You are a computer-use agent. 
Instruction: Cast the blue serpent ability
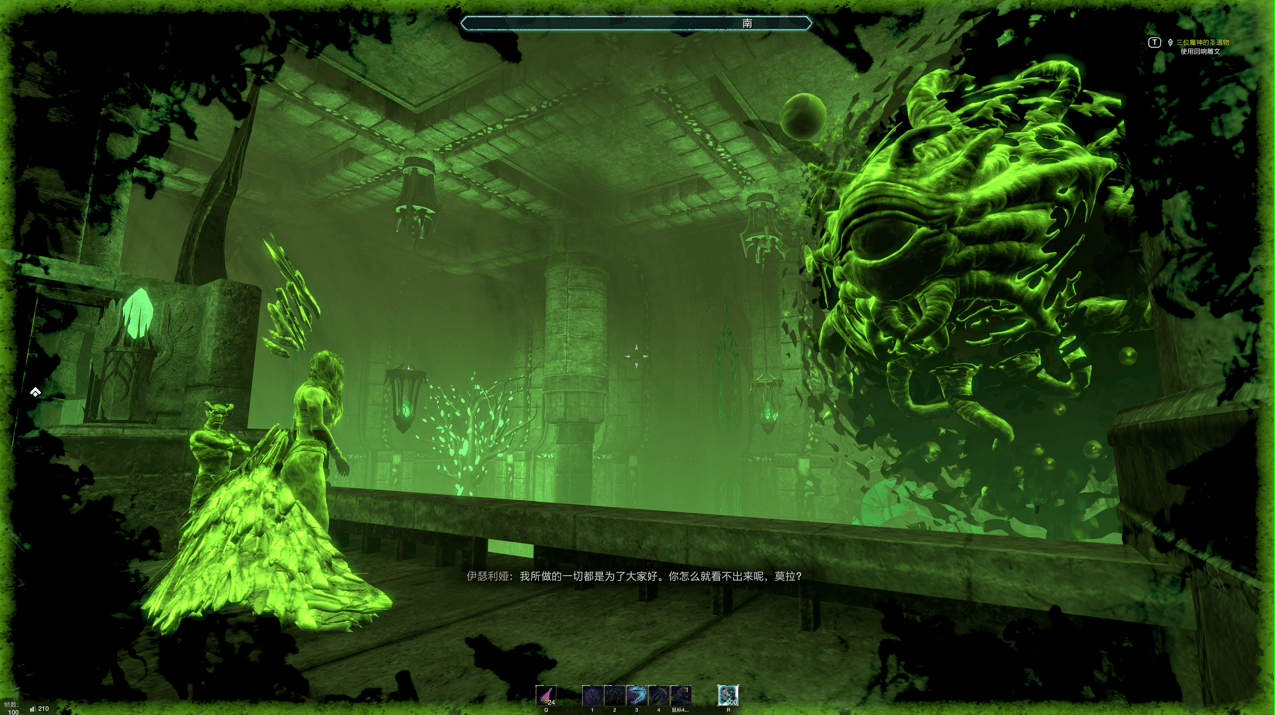tap(636, 695)
